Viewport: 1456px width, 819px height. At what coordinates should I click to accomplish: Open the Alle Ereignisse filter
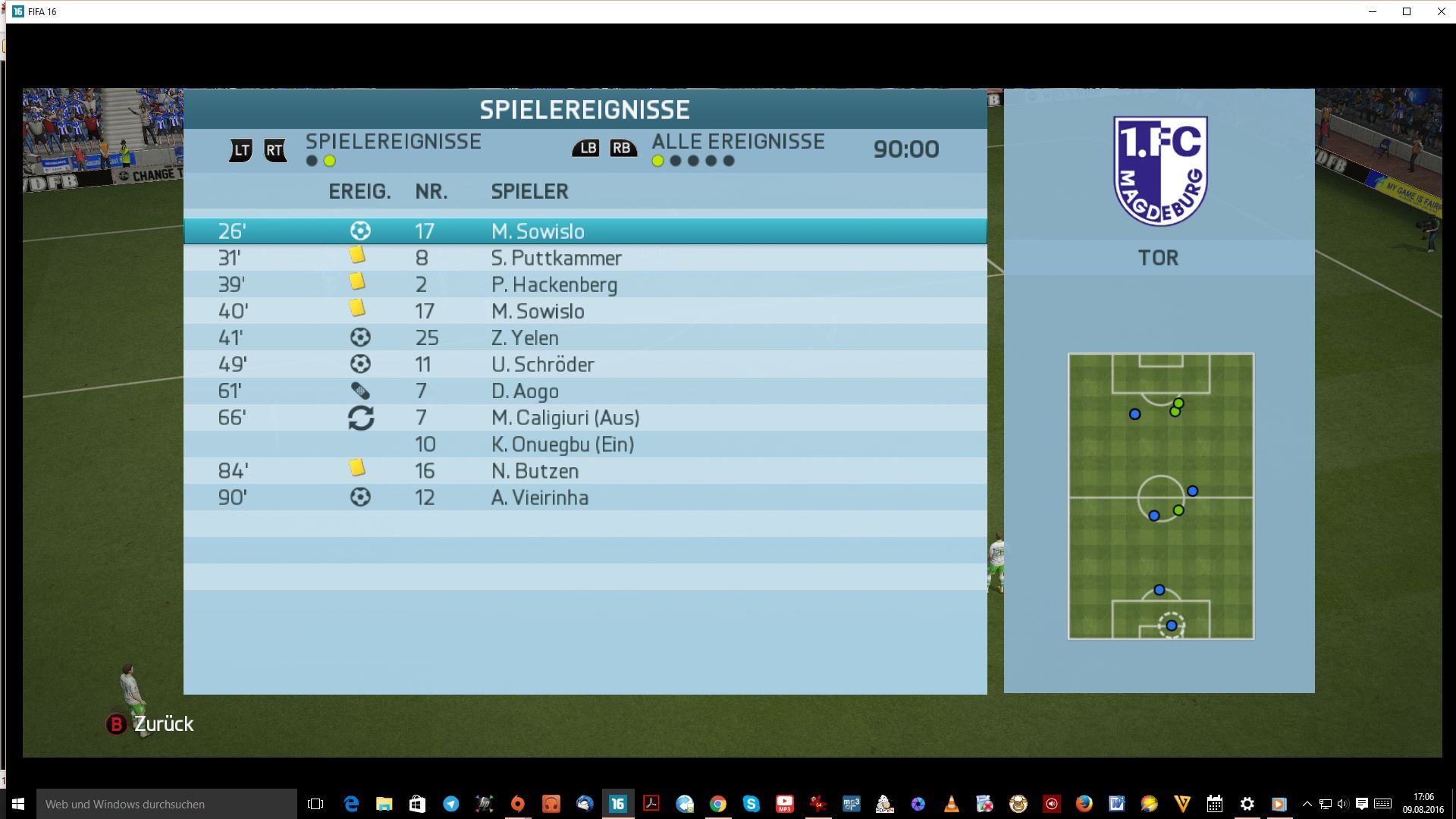pyautogui.click(x=737, y=142)
